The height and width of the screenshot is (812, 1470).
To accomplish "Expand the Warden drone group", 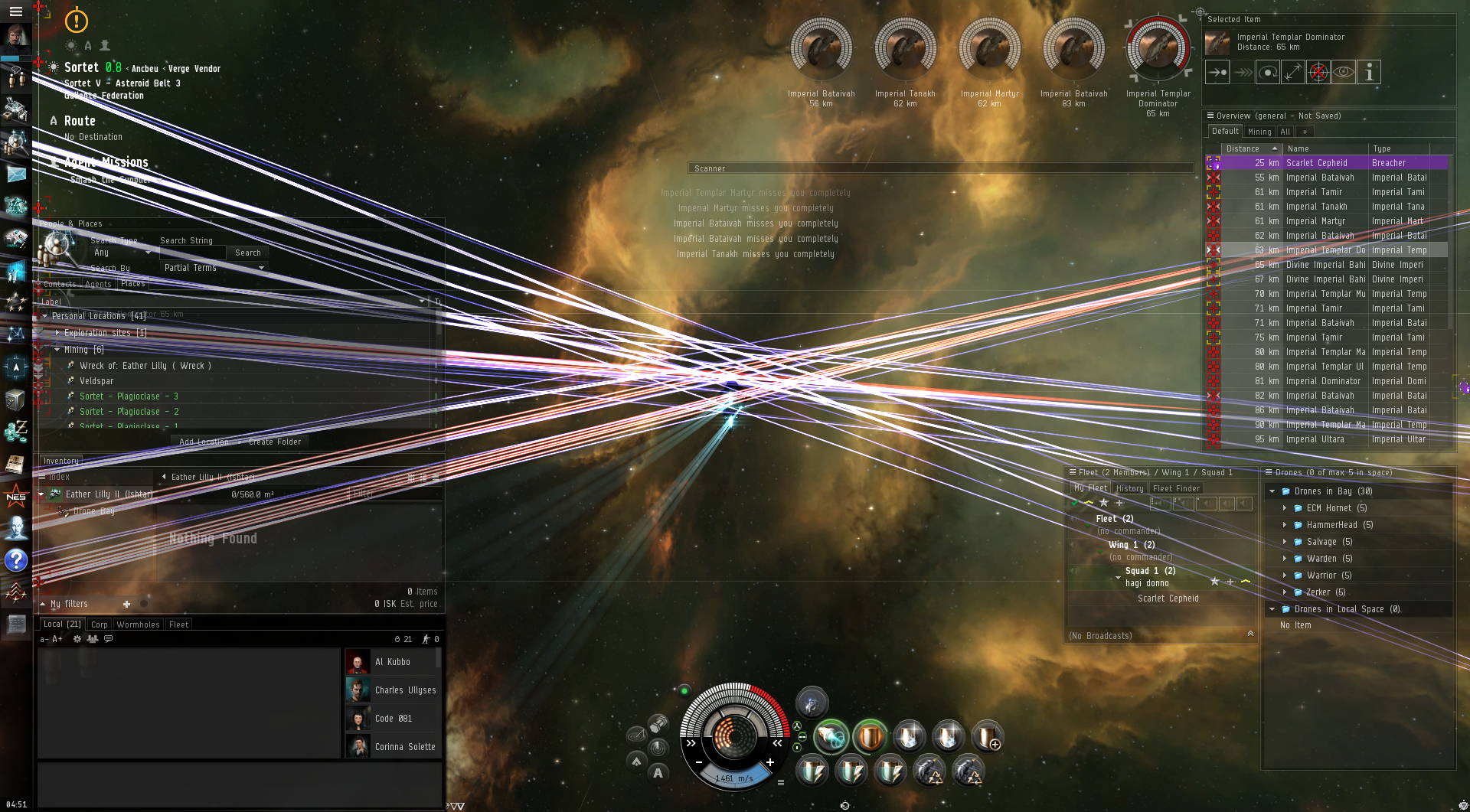I will click(x=1284, y=559).
